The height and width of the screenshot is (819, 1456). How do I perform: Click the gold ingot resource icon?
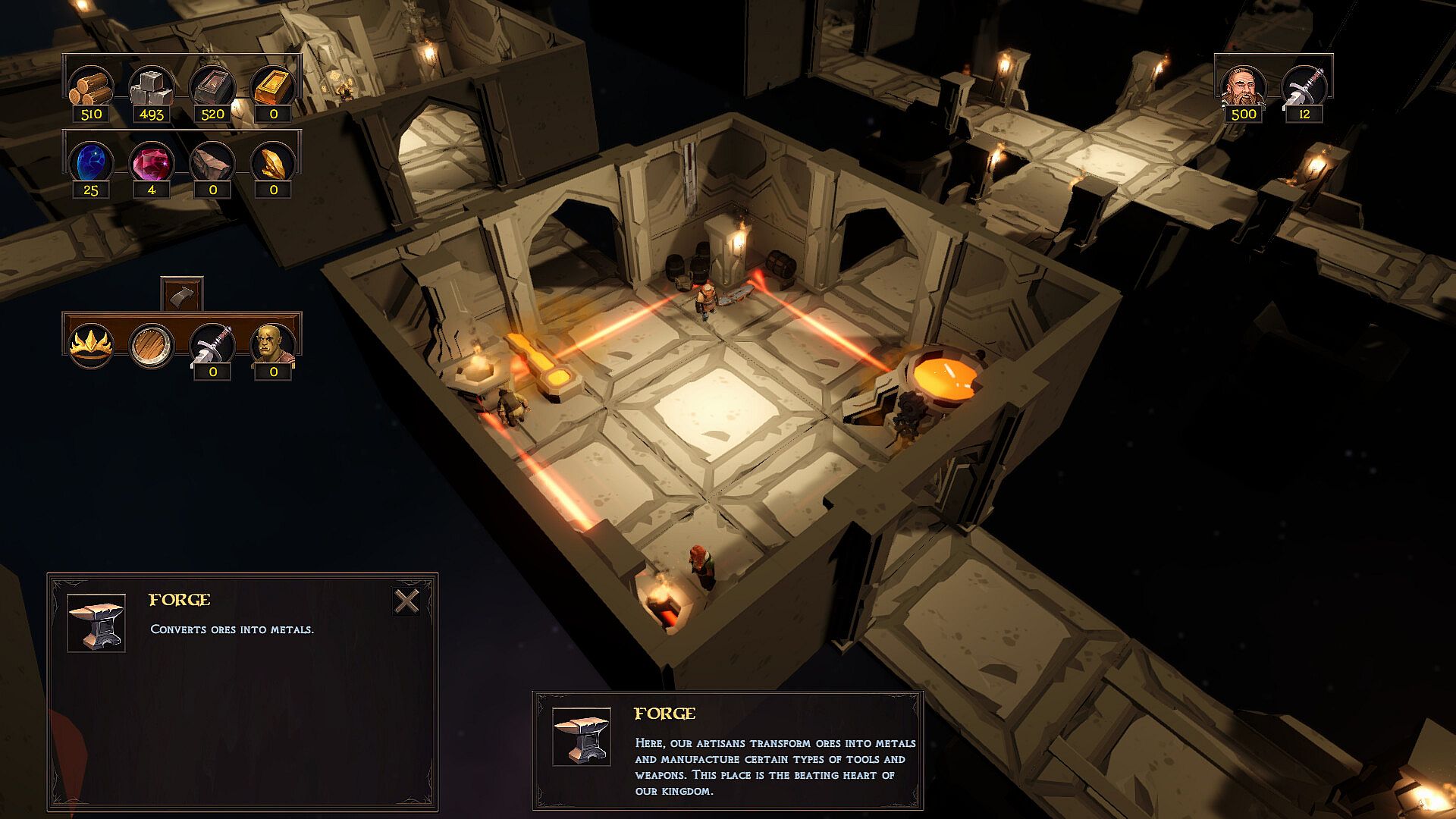point(273,86)
